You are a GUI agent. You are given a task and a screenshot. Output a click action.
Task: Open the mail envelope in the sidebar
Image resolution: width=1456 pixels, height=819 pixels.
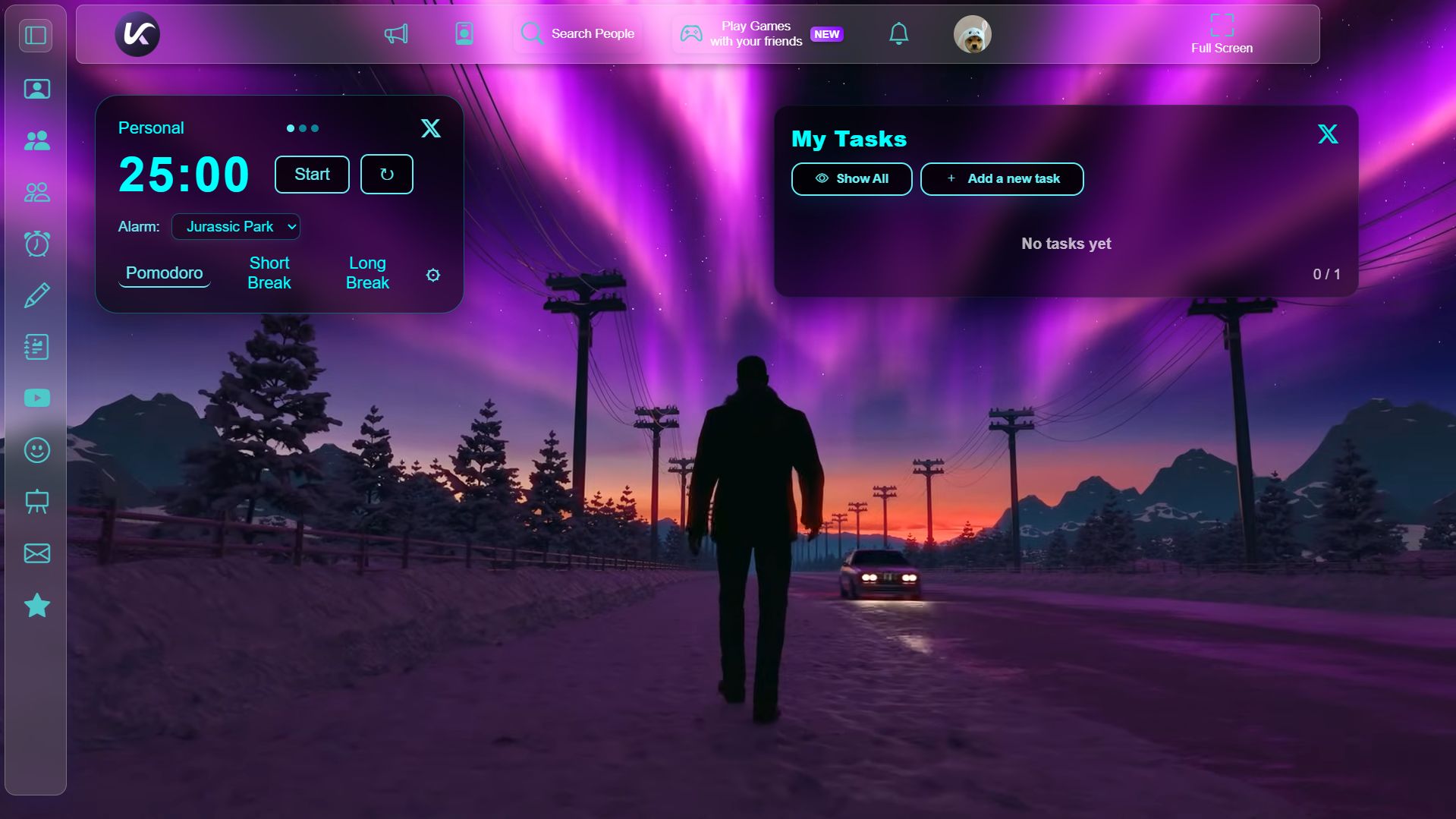pos(36,553)
